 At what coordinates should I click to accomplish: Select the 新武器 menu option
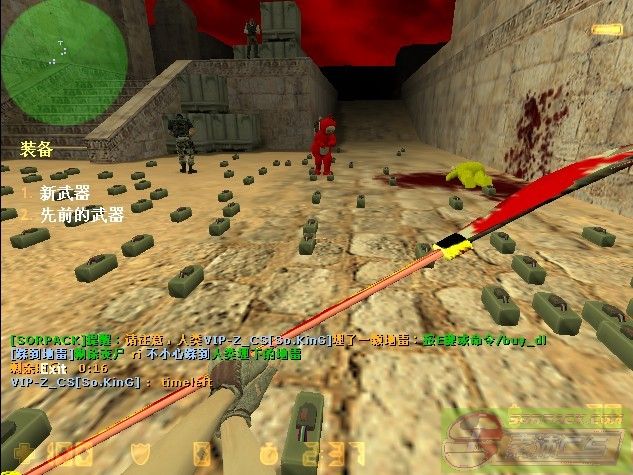(64, 191)
